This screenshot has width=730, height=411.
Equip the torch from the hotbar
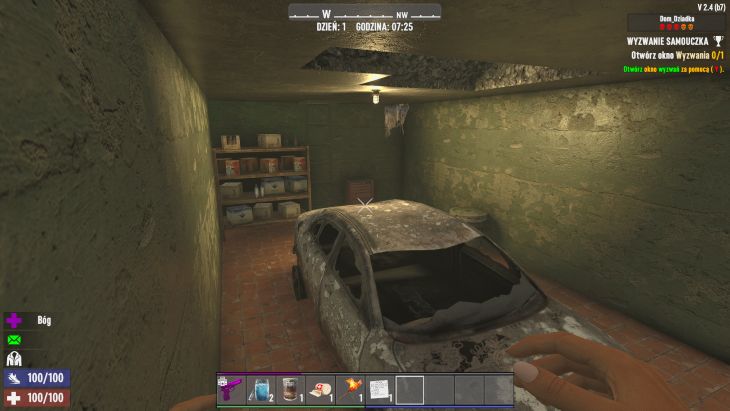pos(350,389)
